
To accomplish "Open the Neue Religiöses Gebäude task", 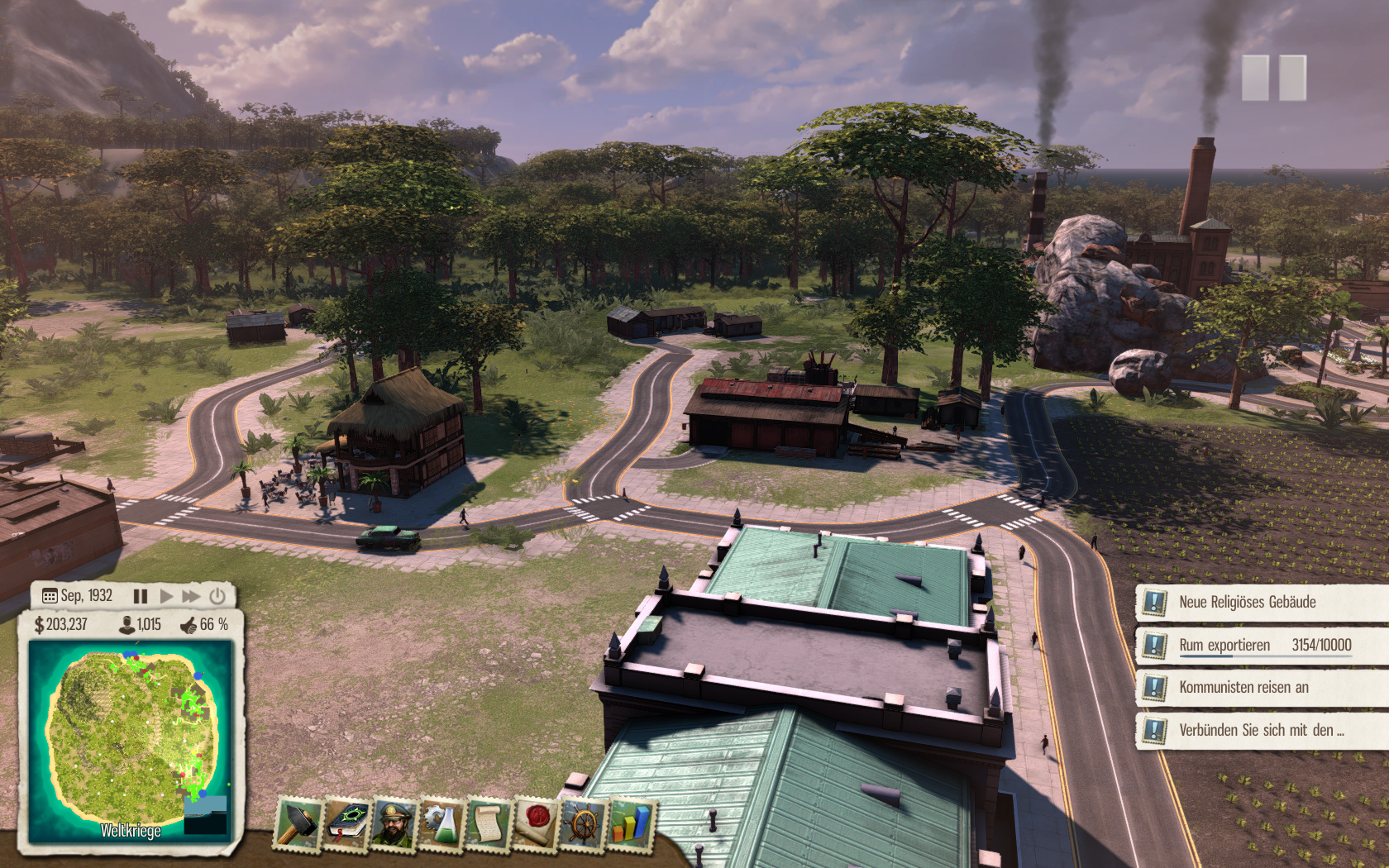I will click(x=1247, y=602).
